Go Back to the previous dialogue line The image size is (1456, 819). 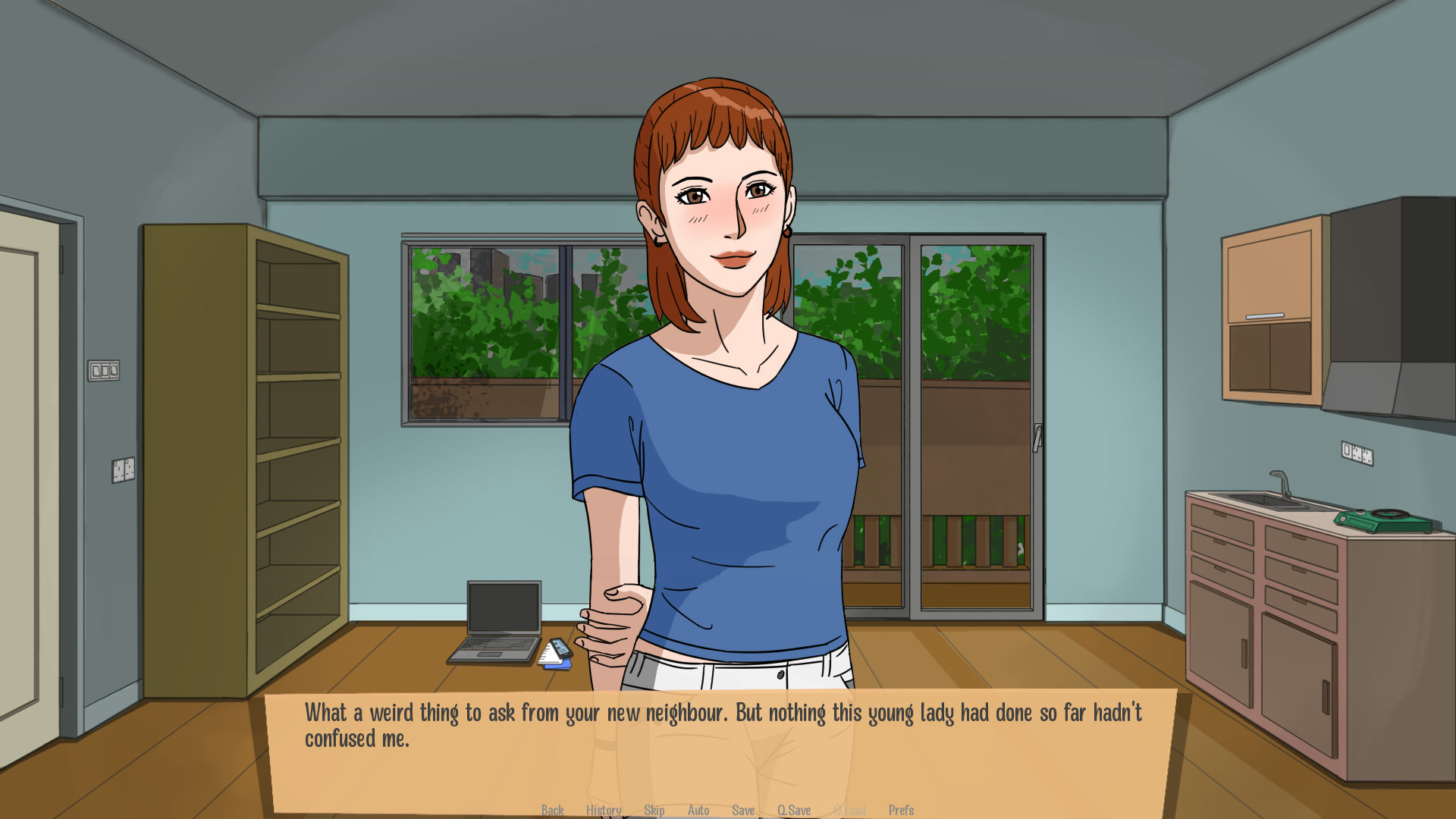click(552, 809)
